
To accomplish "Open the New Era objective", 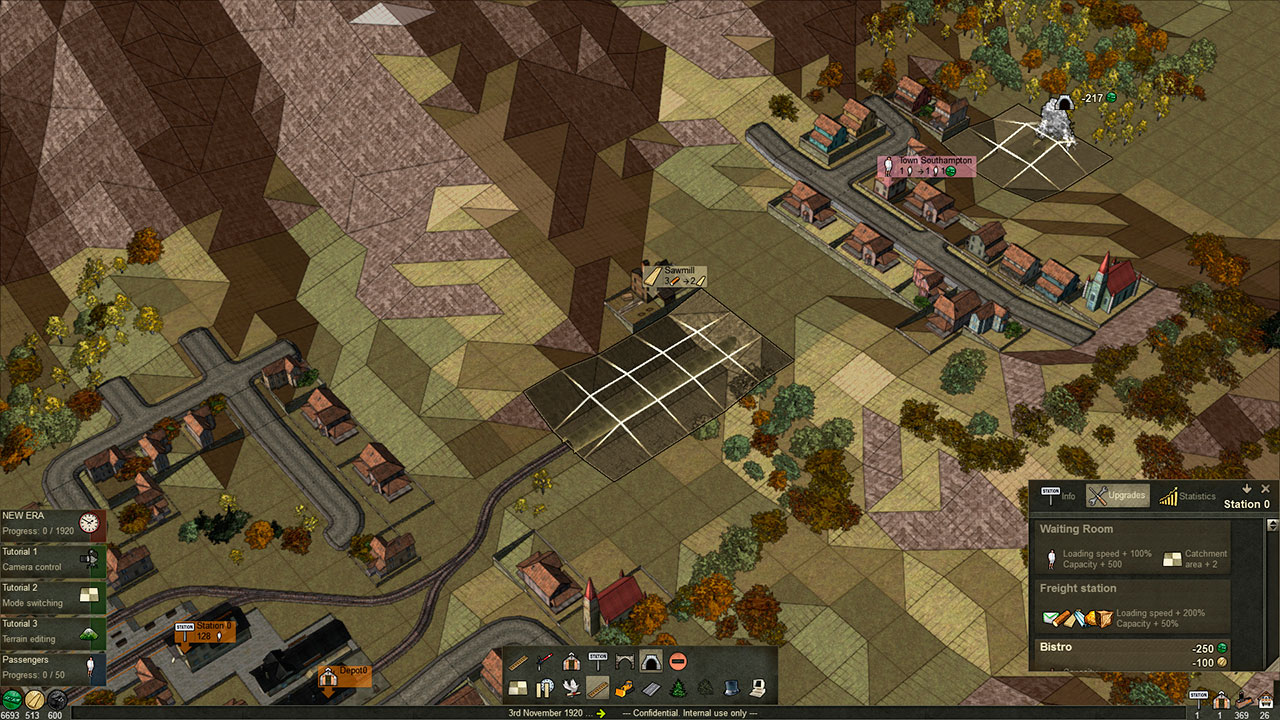I will (x=52, y=522).
